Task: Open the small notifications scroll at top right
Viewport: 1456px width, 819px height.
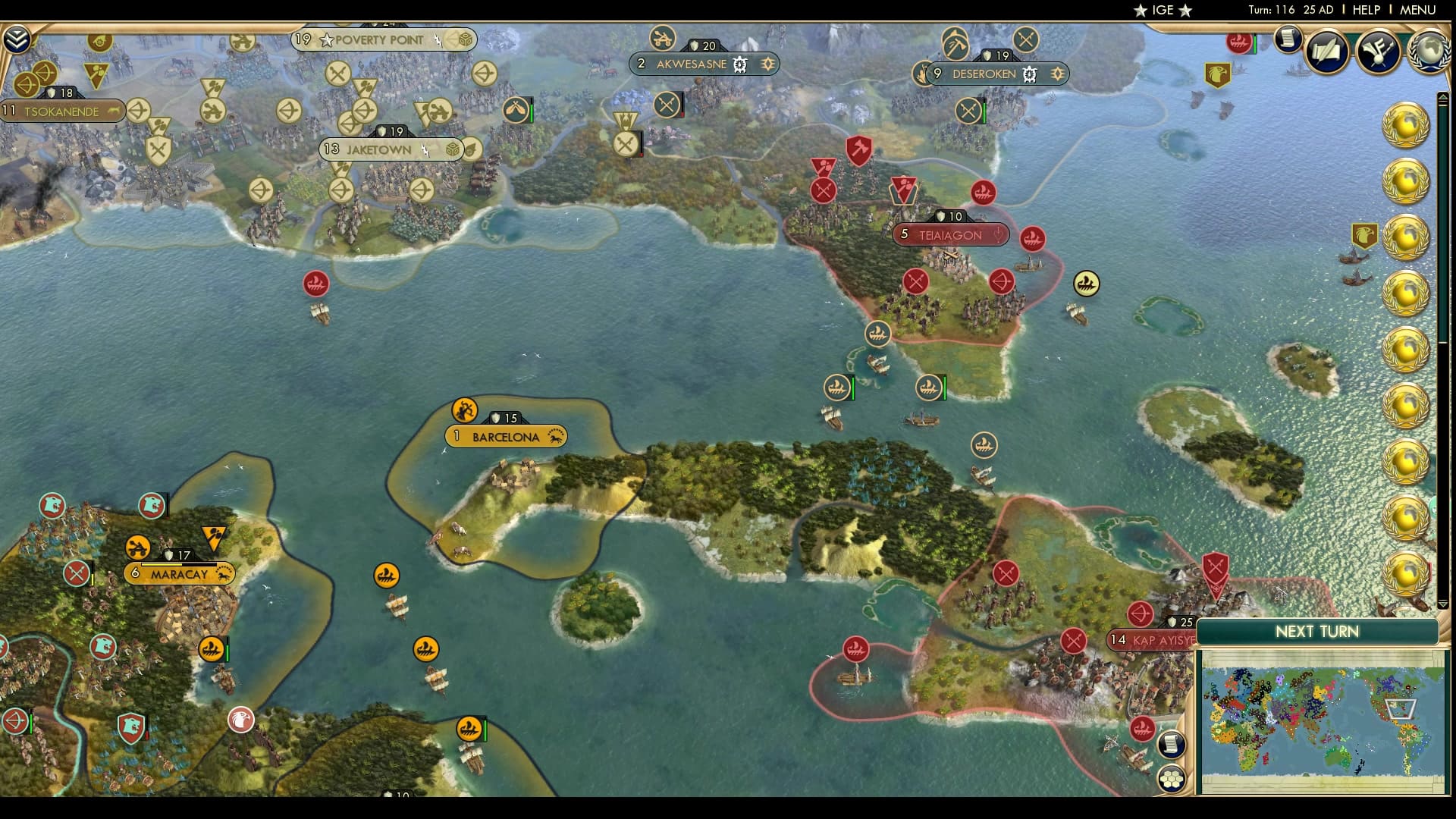Action: [x=1287, y=39]
